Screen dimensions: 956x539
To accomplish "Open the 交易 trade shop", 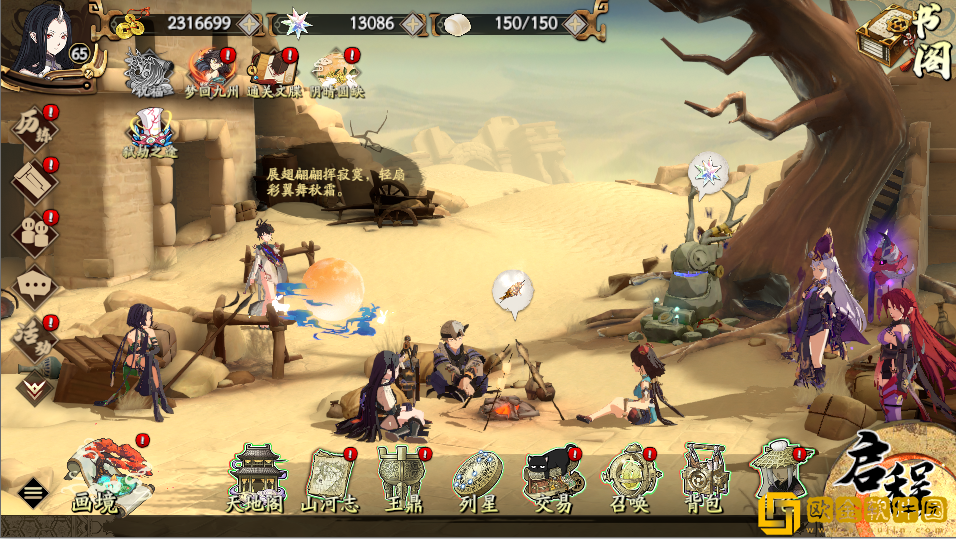I will (x=554, y=478).
